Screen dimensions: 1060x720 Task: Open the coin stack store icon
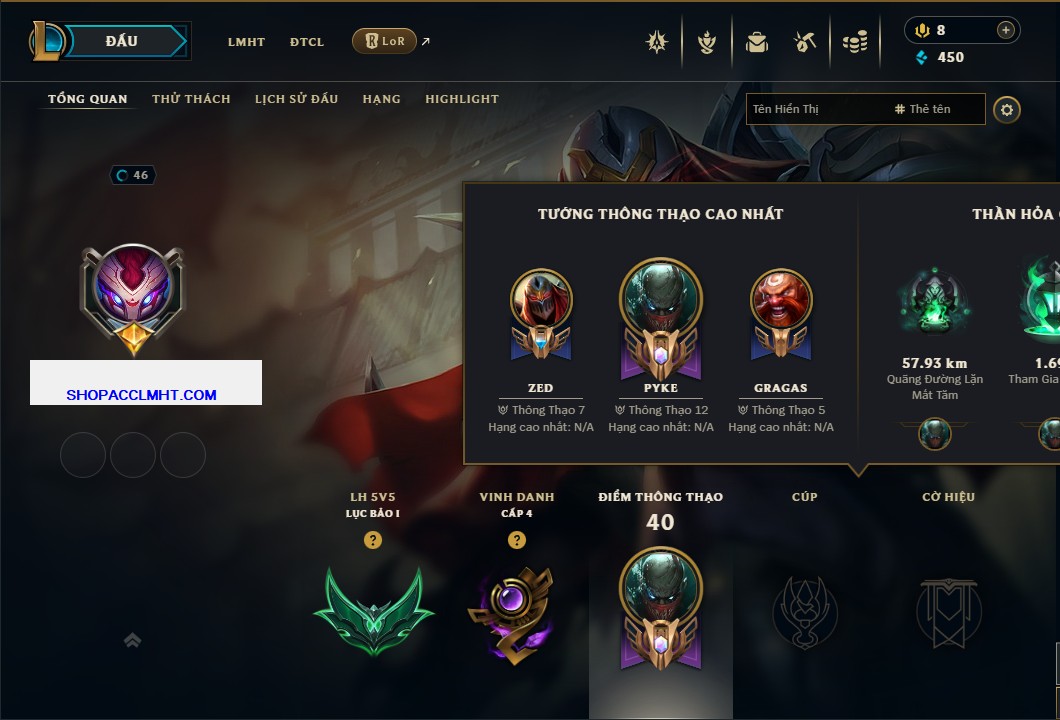click(x=854, y=42)
